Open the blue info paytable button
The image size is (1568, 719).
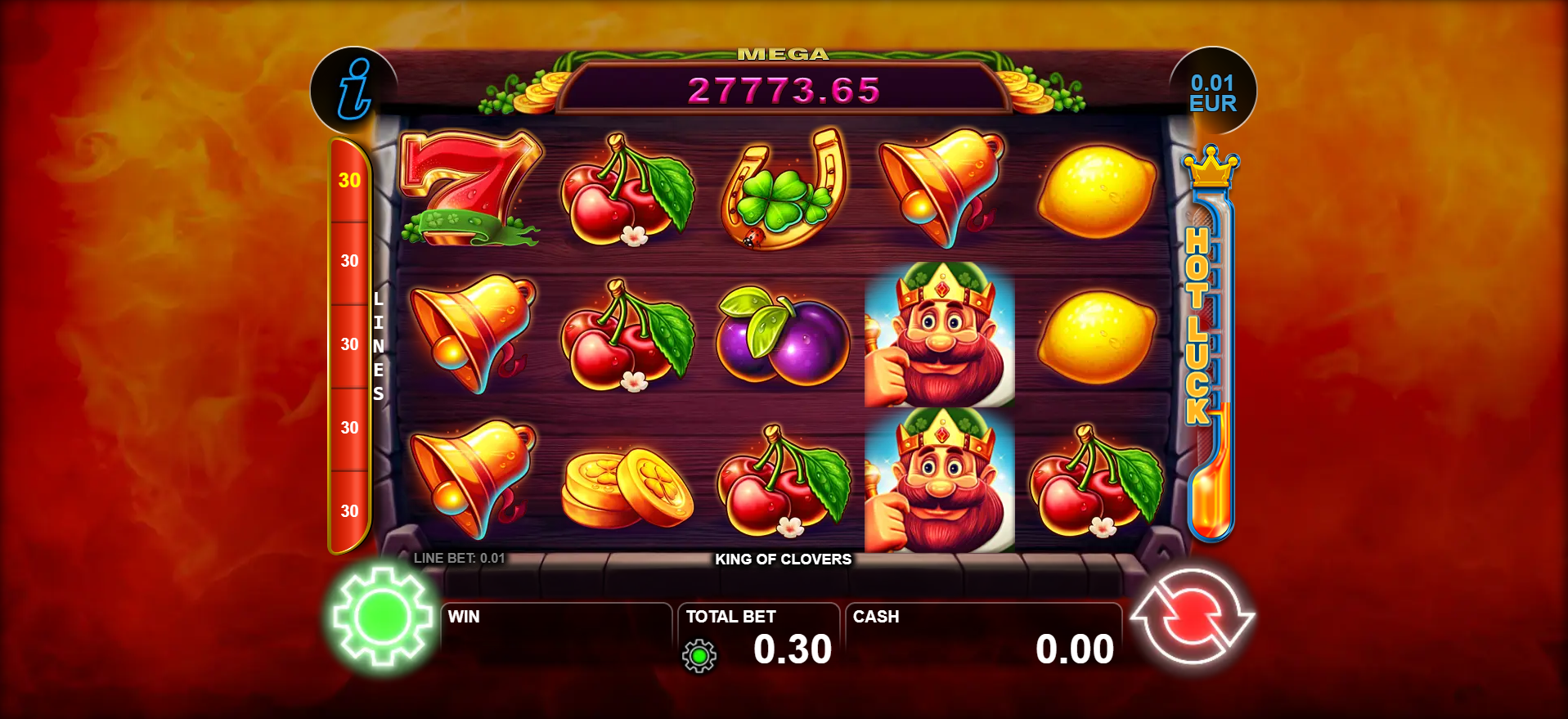pos(354,90)
